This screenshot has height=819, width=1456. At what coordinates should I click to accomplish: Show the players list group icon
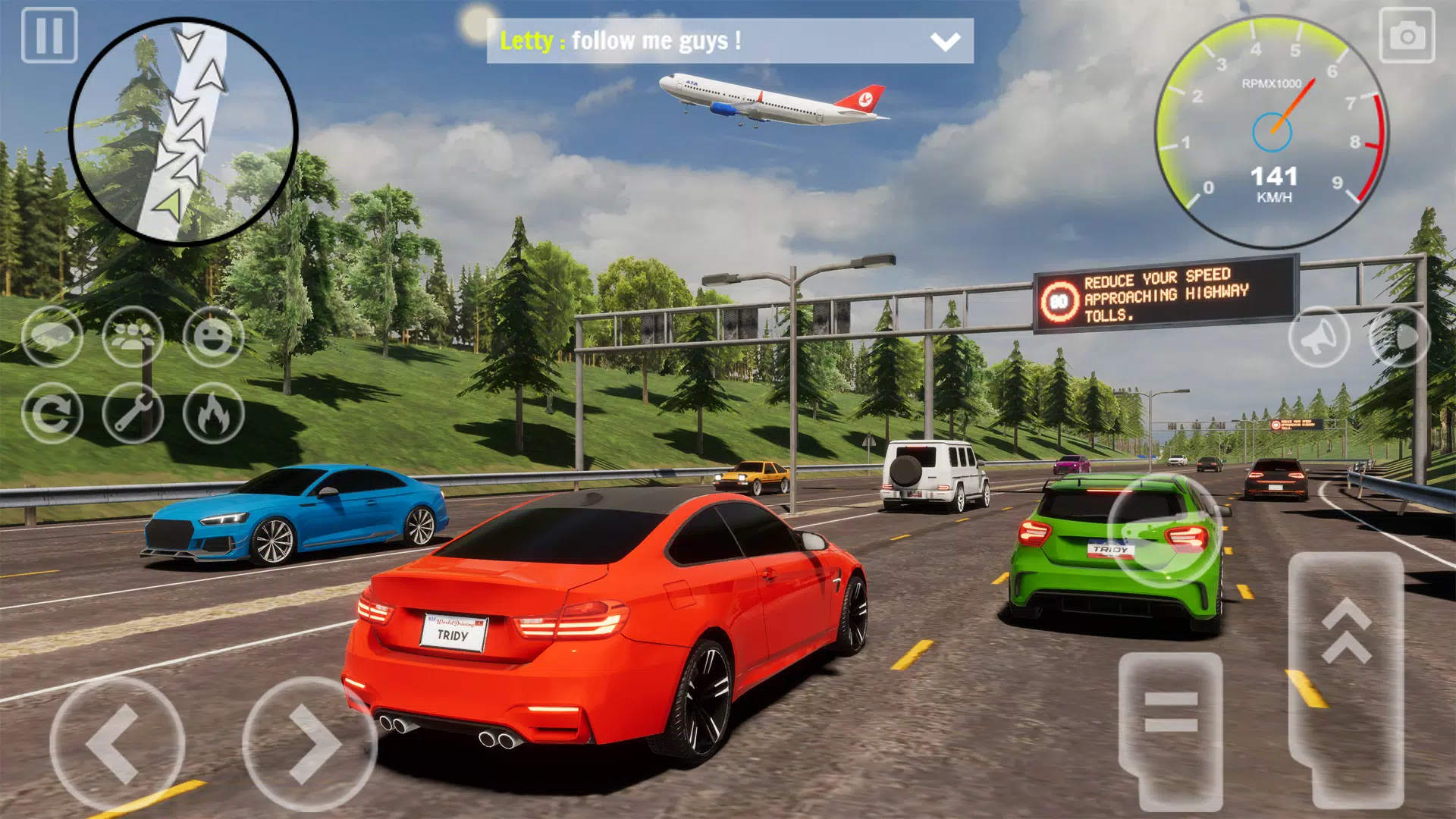133,337
